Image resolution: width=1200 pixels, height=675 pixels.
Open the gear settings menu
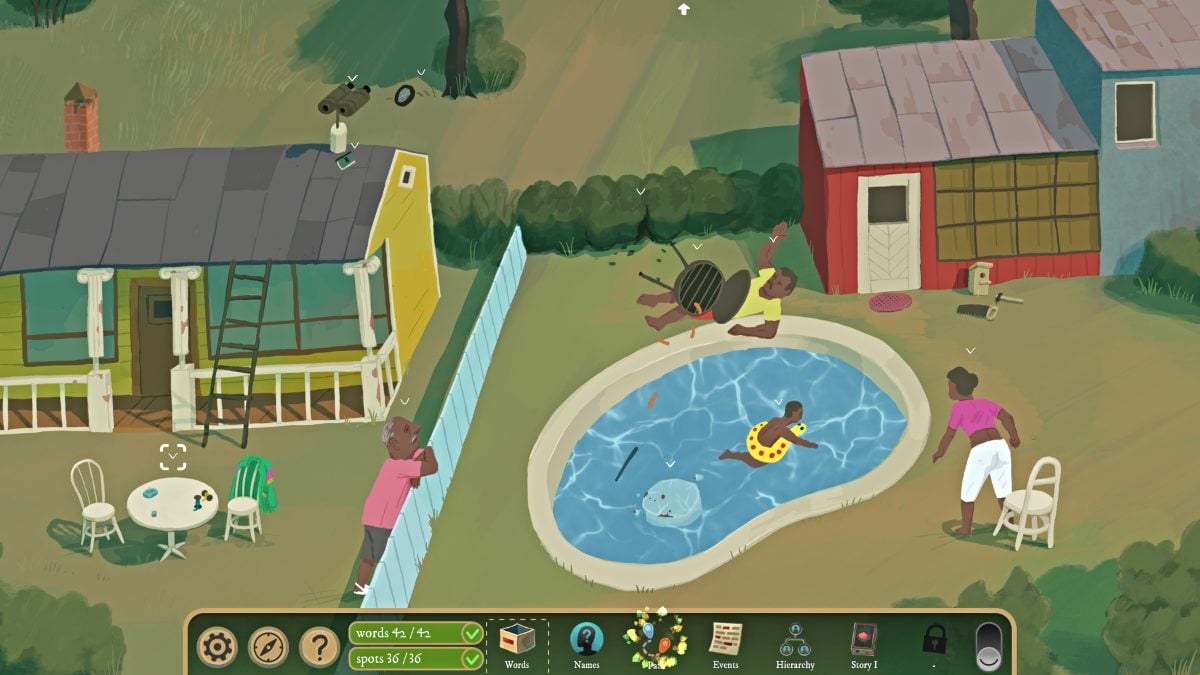pyautogui.click(x=217, y=647)
